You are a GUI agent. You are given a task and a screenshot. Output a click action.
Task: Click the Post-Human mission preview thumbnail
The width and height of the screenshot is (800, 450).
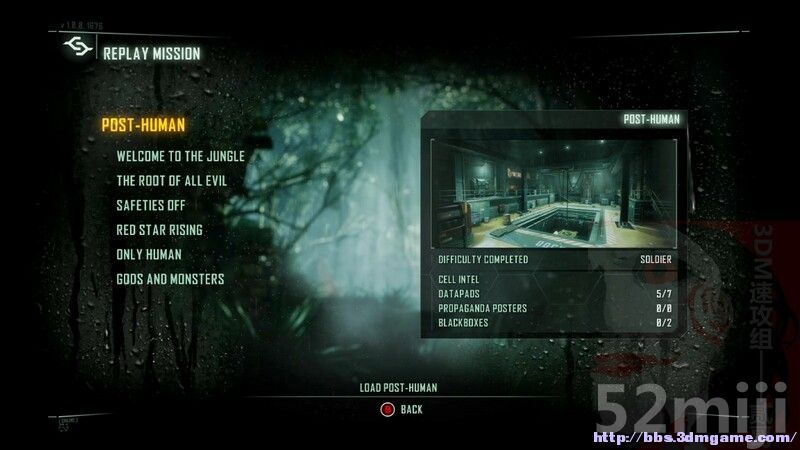pyautogui.click(x=553, y=192)
